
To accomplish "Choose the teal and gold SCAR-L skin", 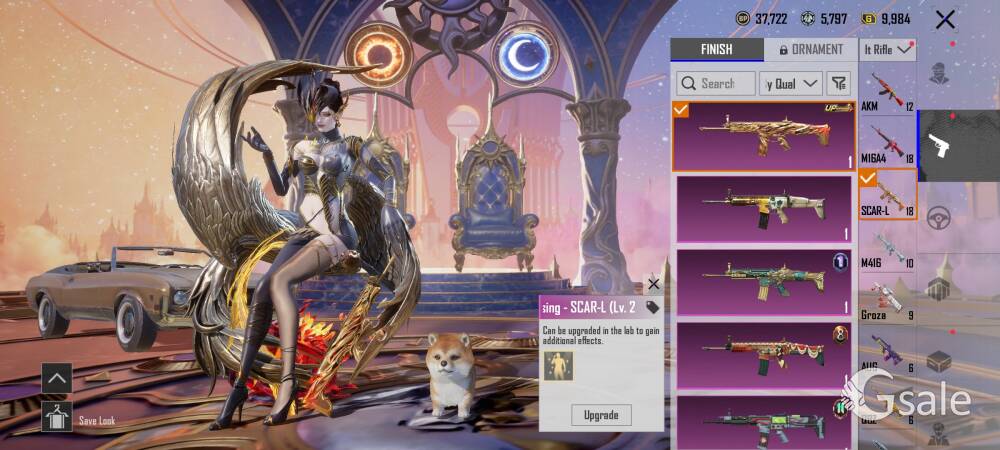I will click(x=763, y=281).
